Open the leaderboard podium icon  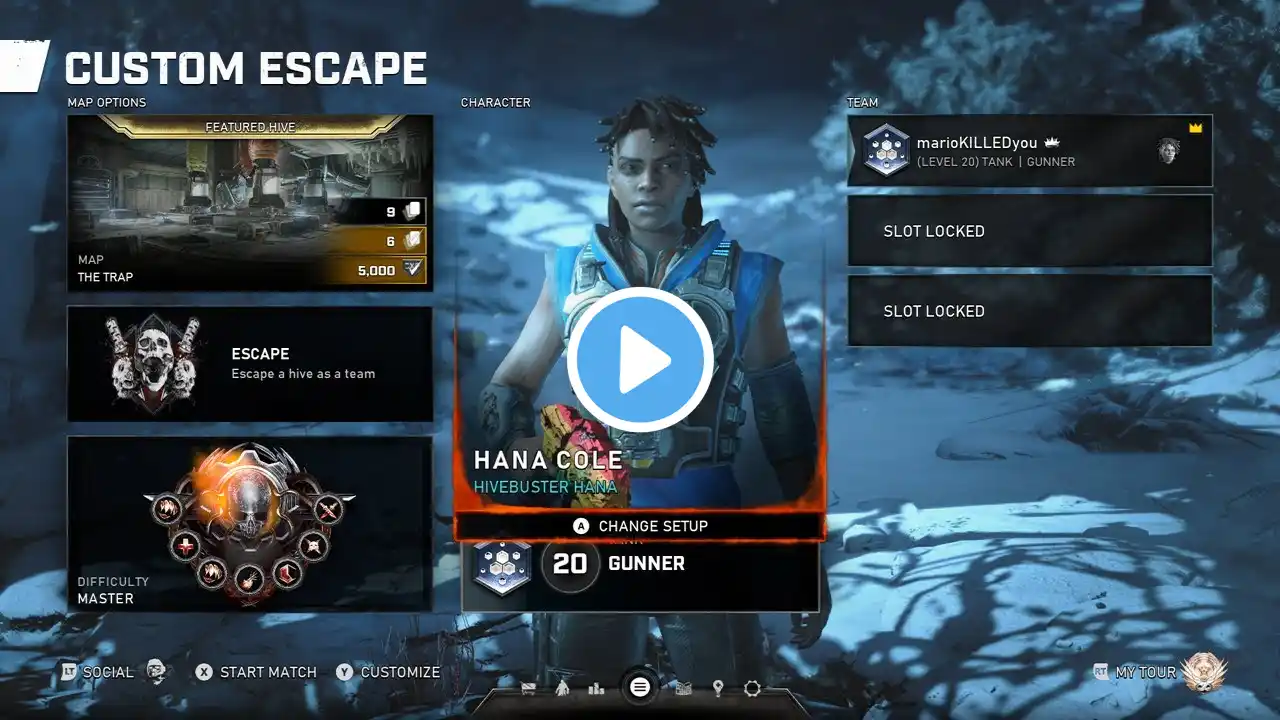[597, 688]
